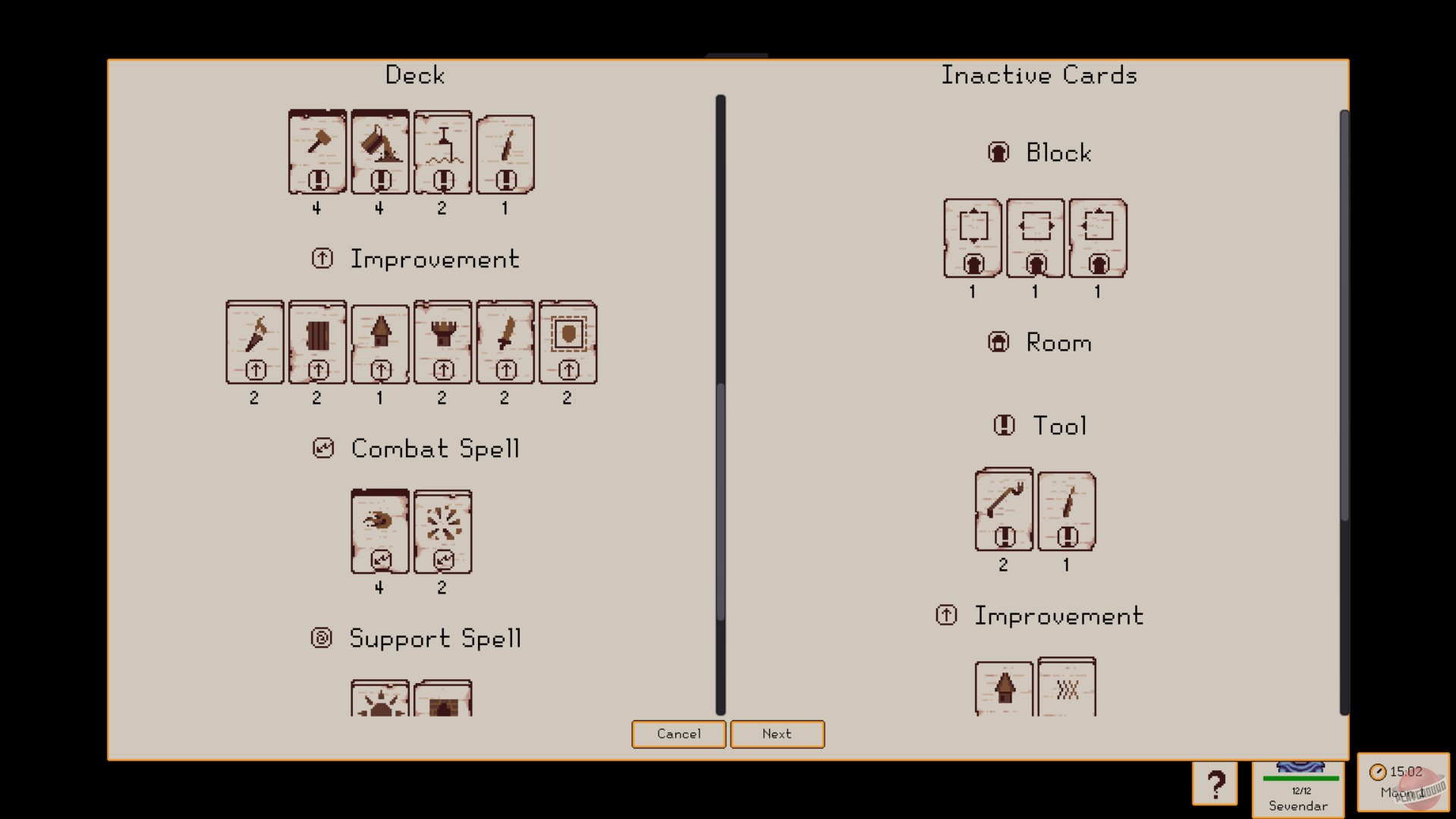Select the fireball Combat Spell card
The height and width of the screenshot is (819, 1456).
pos(380,531)
